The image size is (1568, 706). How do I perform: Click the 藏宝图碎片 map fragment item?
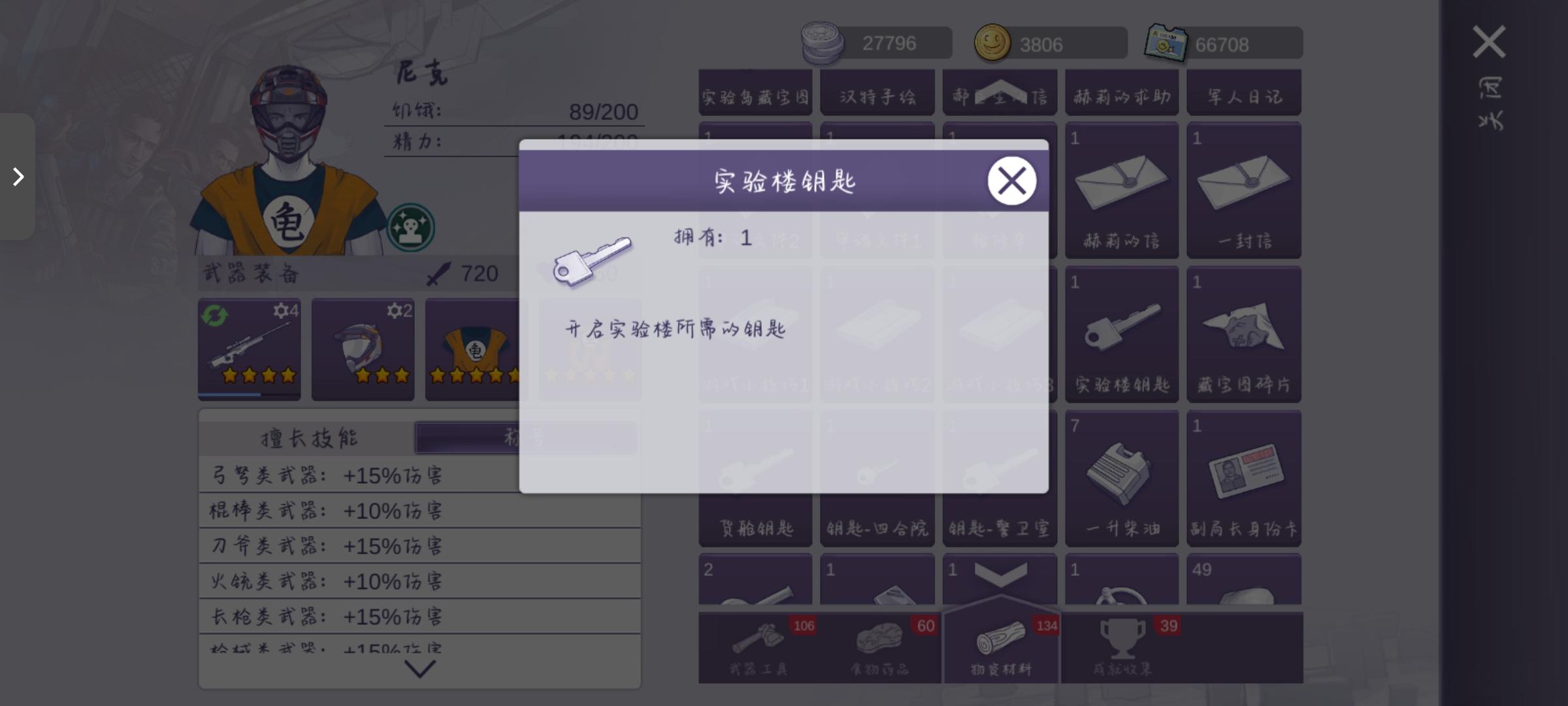pyautogui.click(x=1243, y=333)
